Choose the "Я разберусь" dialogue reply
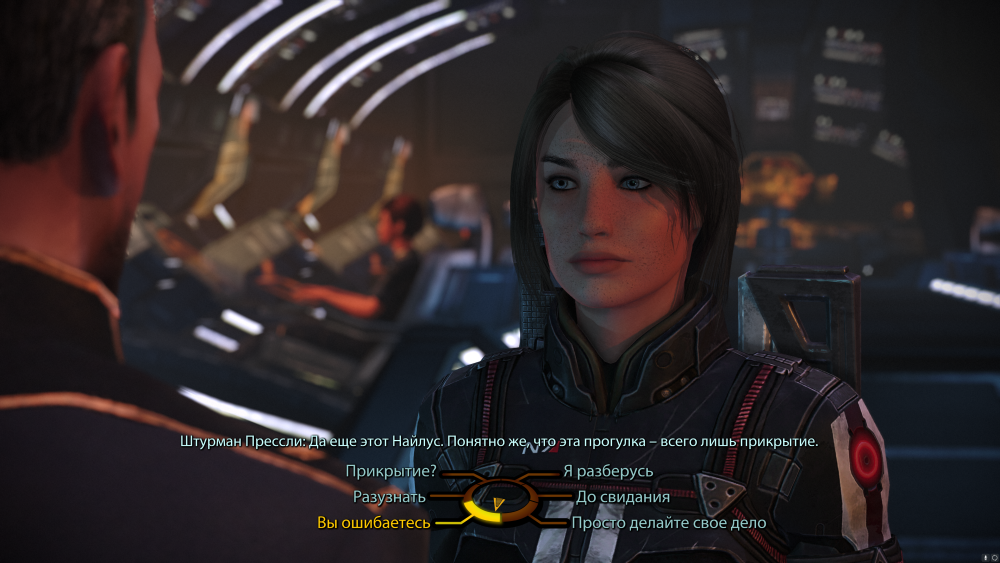This screenshot has width=1000, height=563. (608, 471)
